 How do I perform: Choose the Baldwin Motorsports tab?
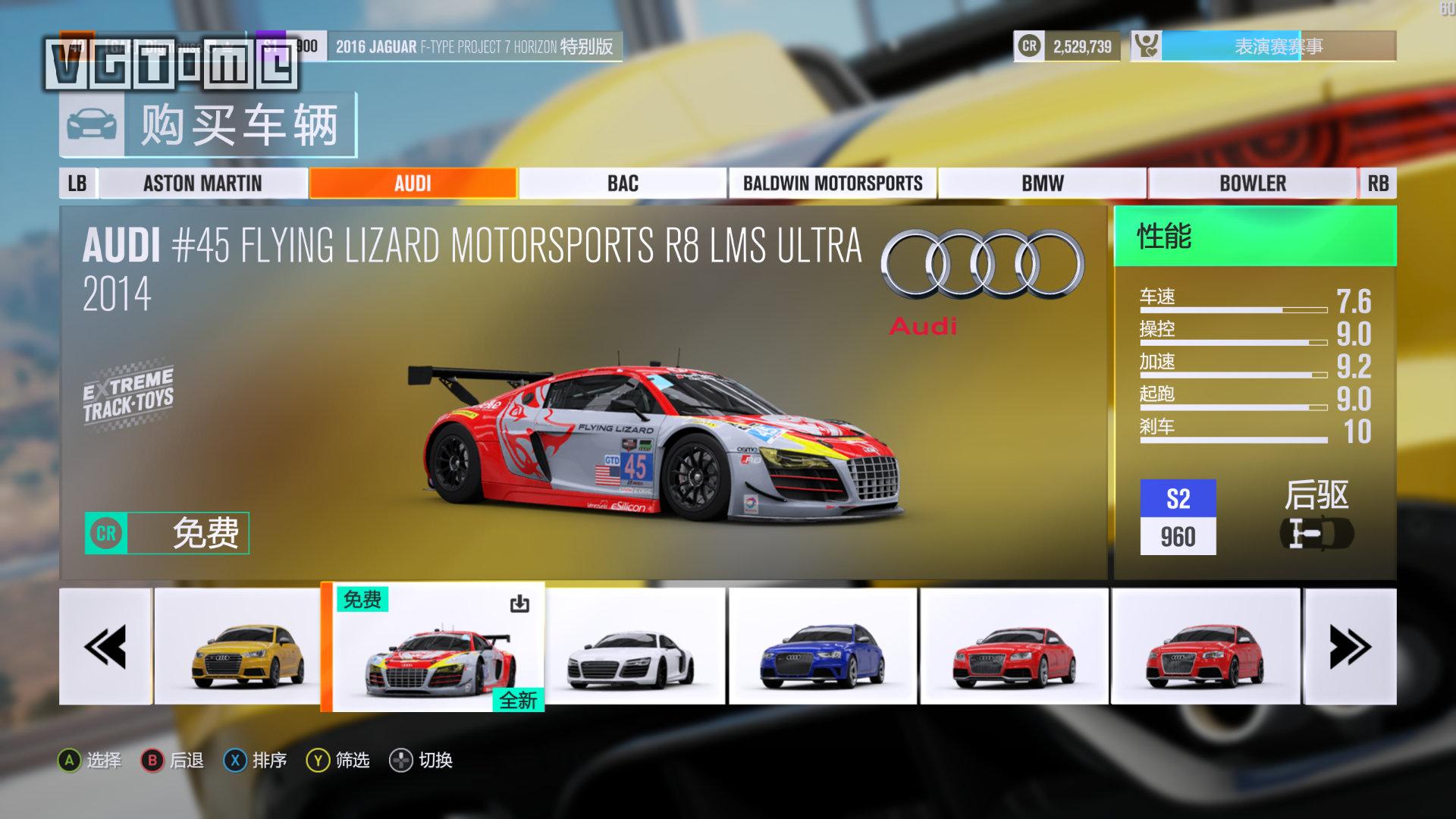click(833, 184)
